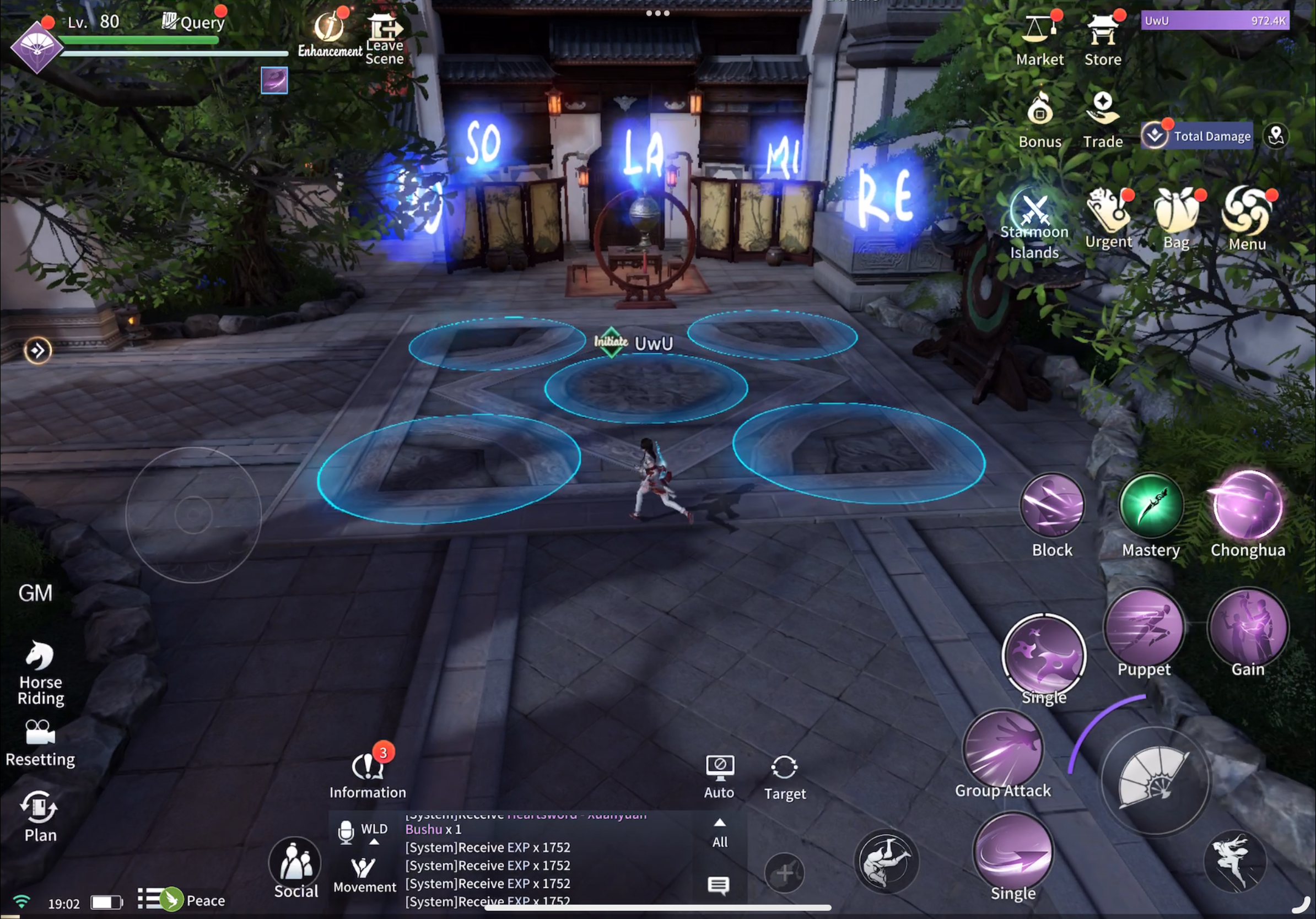Open the Bag inventory
This screenshot has height=919, width=1316.
[1176, 218]
